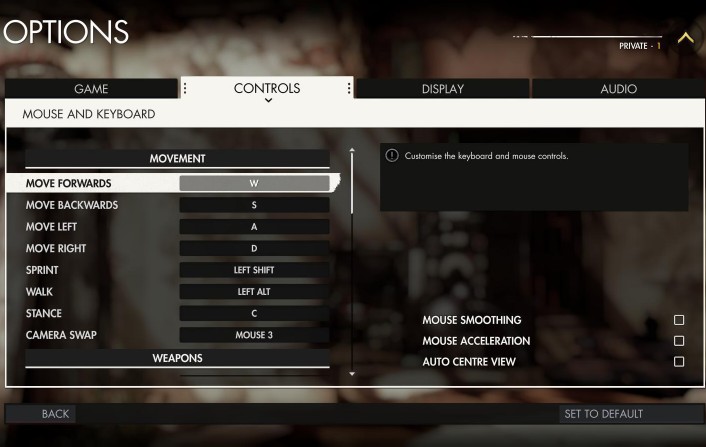Change the Walk binding Left Alt

[x=254, y=292]
